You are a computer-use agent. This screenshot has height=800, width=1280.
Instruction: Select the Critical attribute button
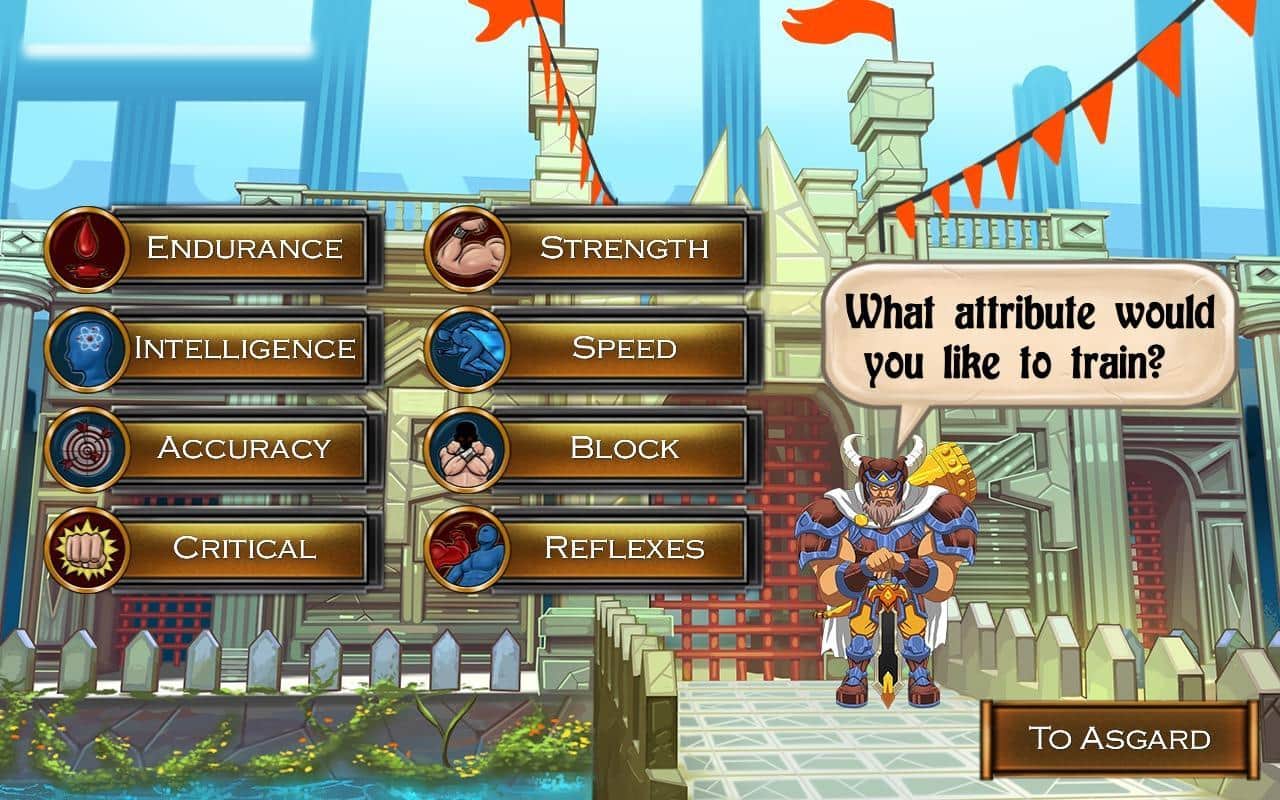click(245, 548)
